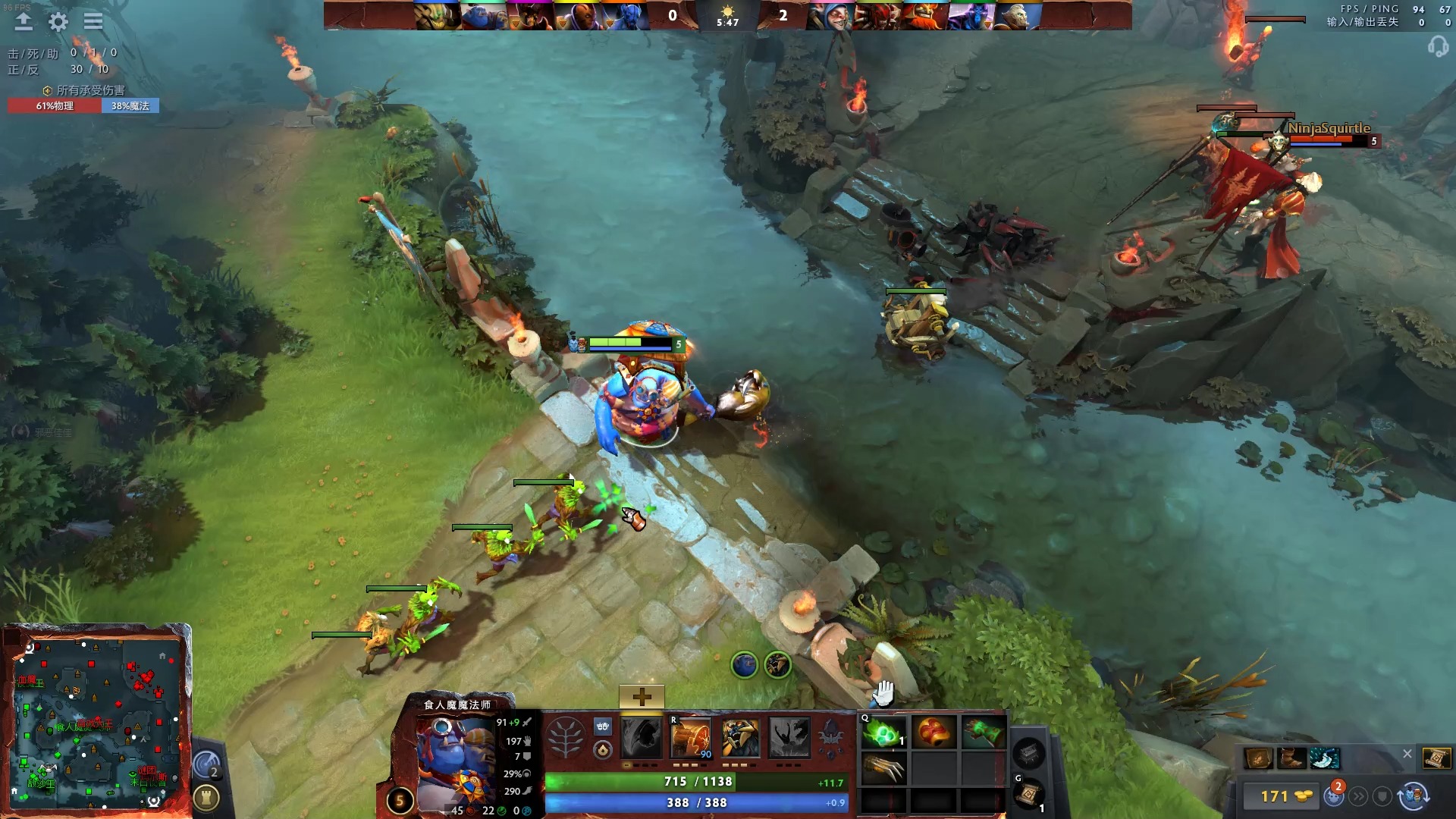Click the screenshot upload icon top left
The image size is (1456, 819).
24,21
